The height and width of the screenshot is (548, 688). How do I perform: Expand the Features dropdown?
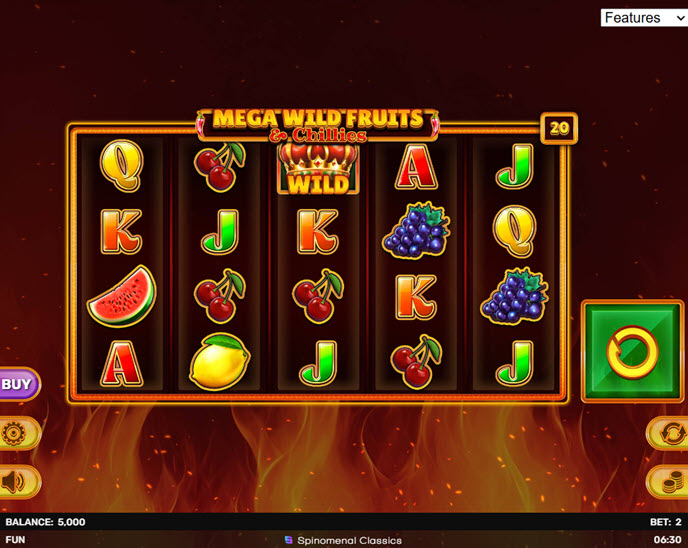pyautogui.click(x=643, y=18)
